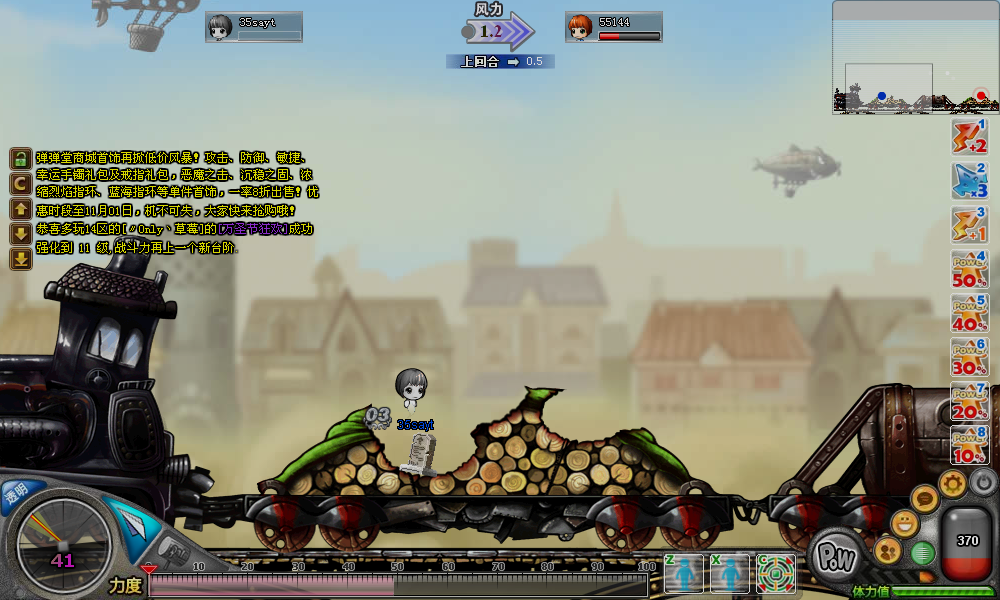Image resolution: width=1000 pixels, height=600 pixels.
Task: Select the Z slot blue figure item
Action: (684, 573)
